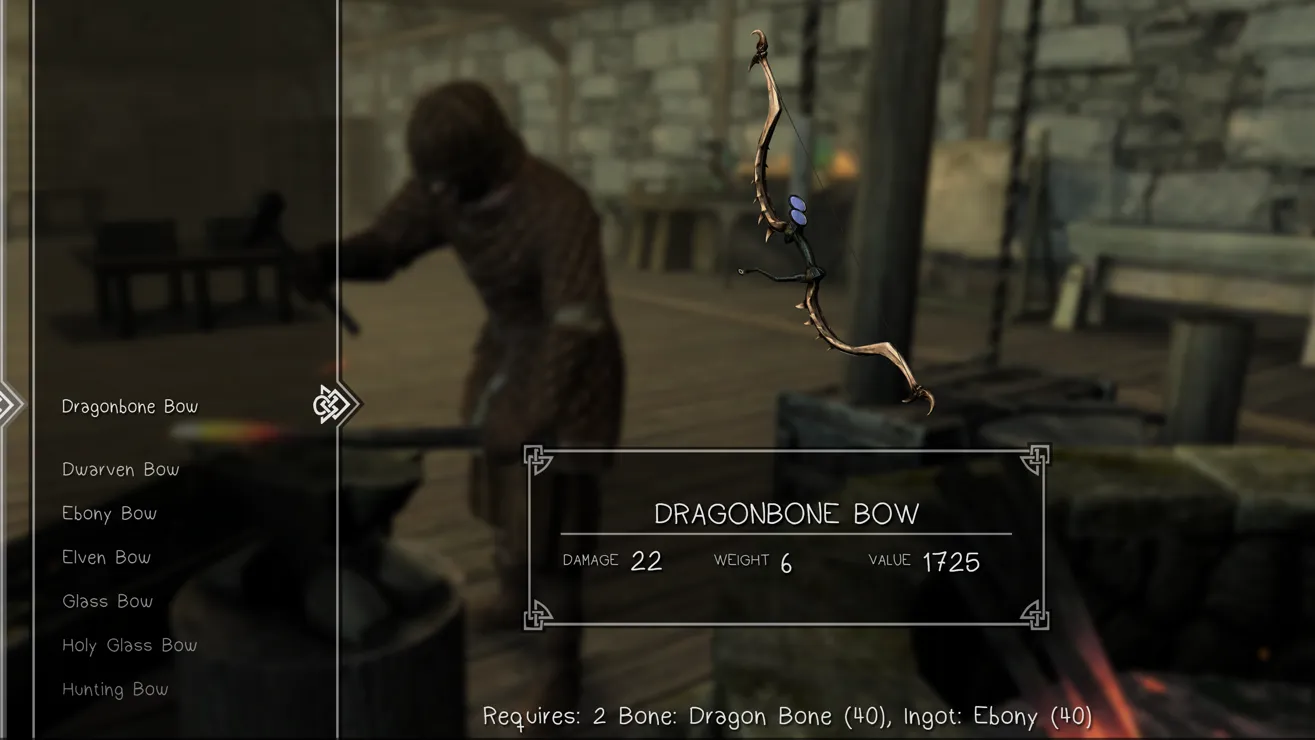
Task: Select Dragonbone Bow in the crafting list
Action: click(x=130, y=407)
